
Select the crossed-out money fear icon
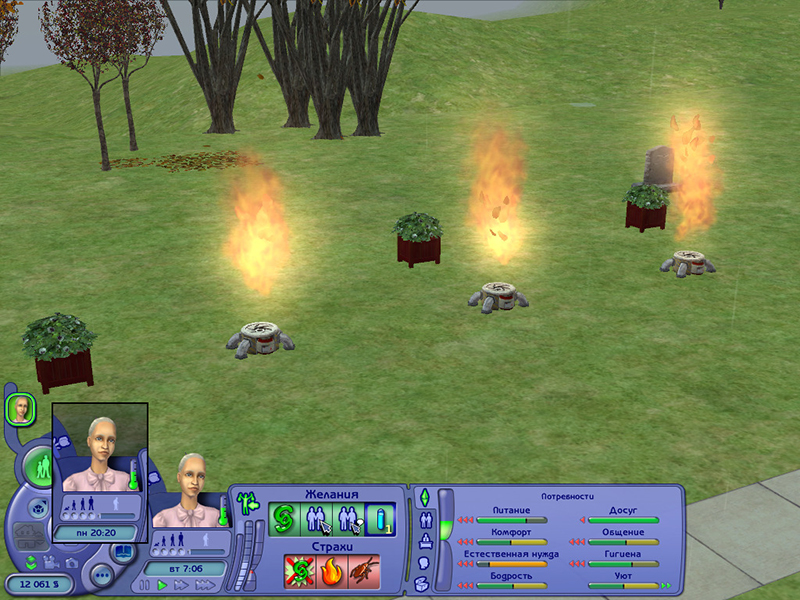coord(299,570)
